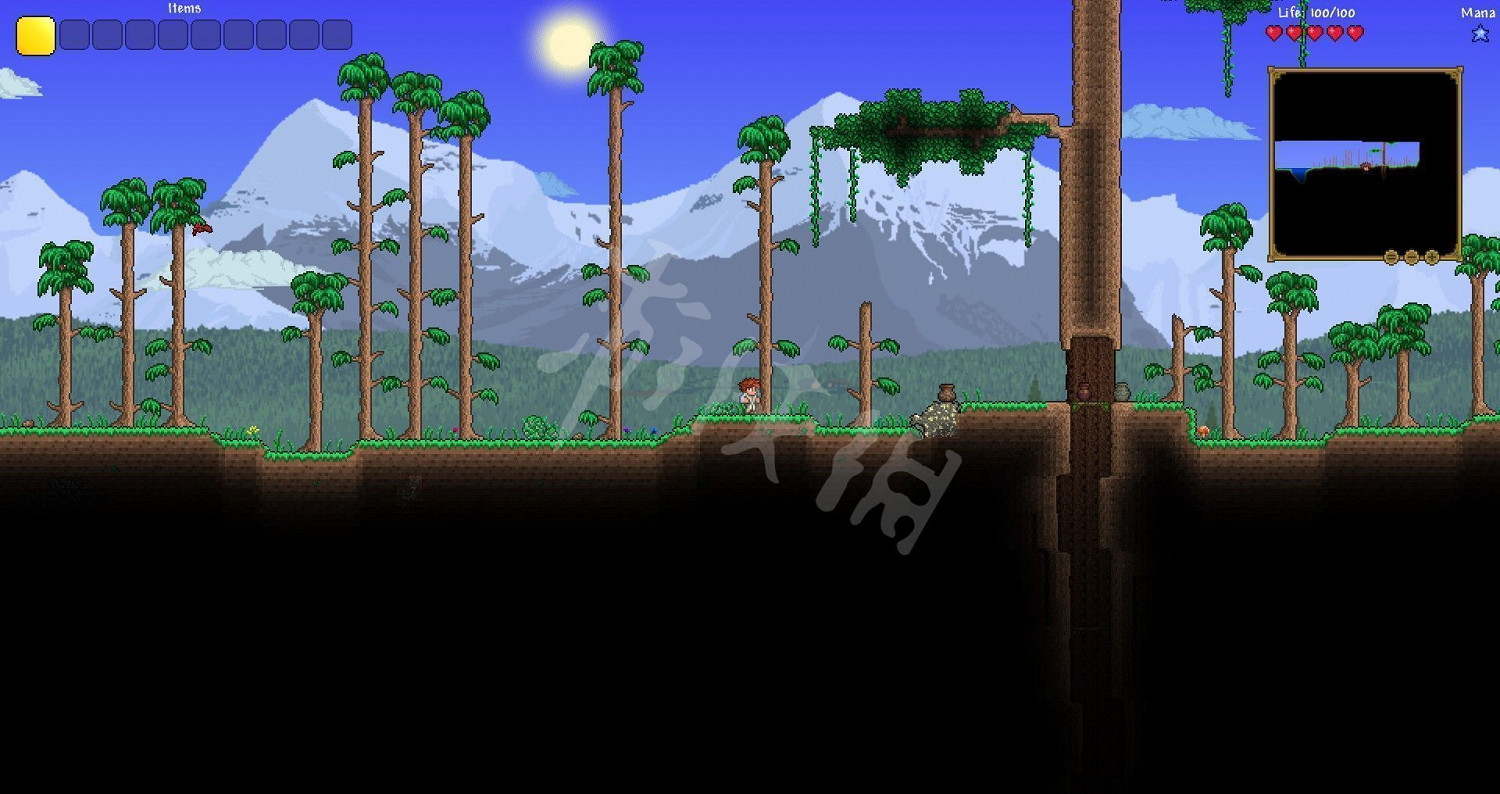Click the minimap zoom out button

coord(1391,256)
